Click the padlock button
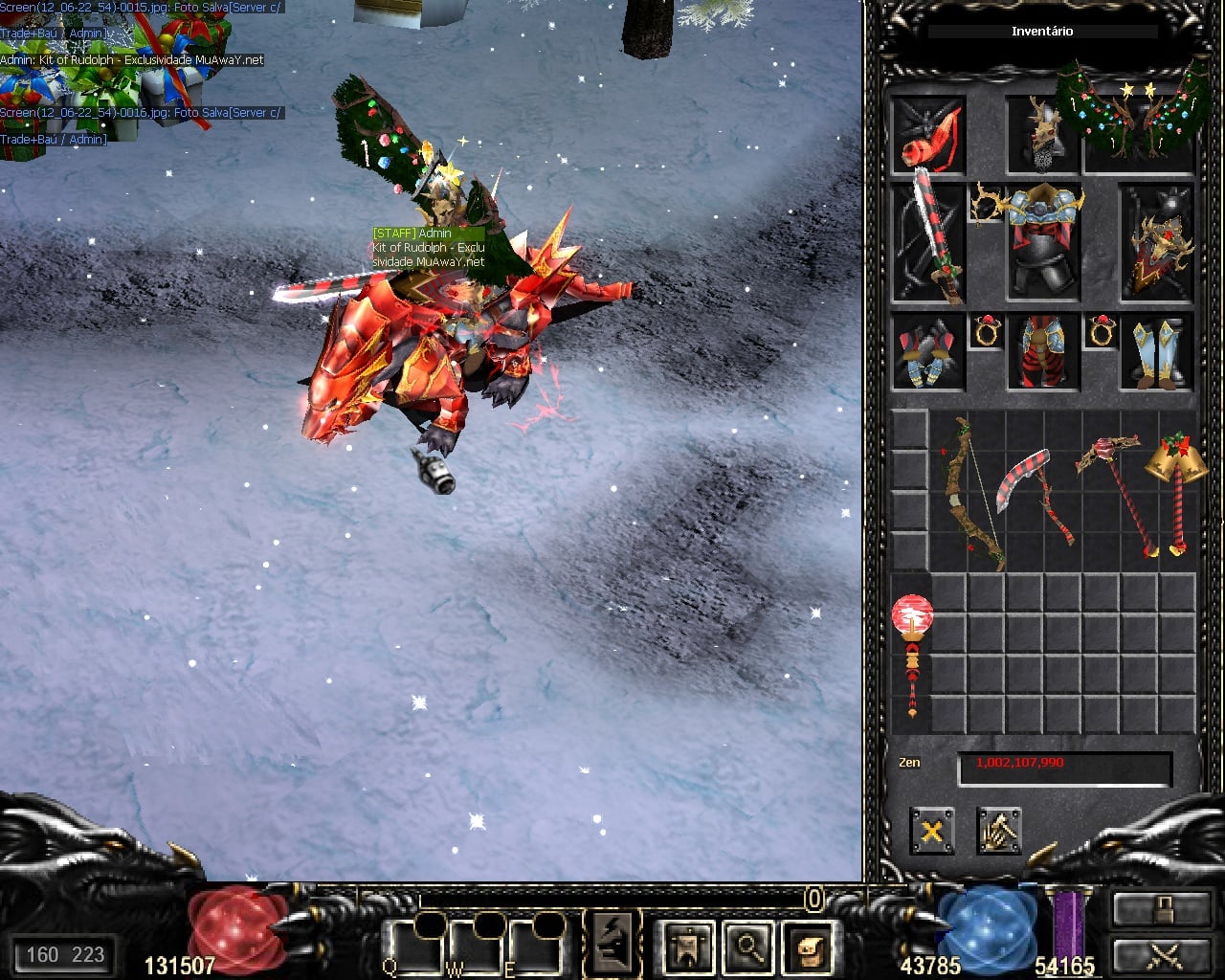The width and height of the screenshot is (1225, 980). 1160,909
